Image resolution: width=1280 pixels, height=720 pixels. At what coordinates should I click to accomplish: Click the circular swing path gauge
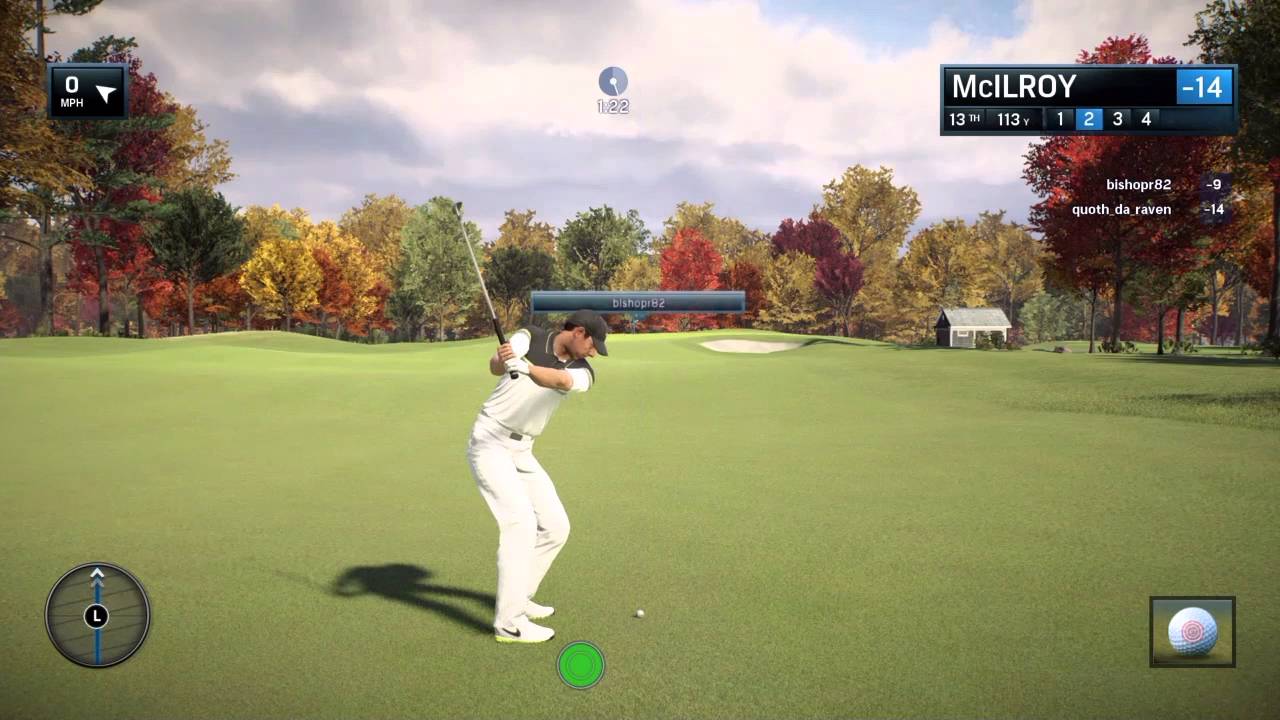[97, 615]
